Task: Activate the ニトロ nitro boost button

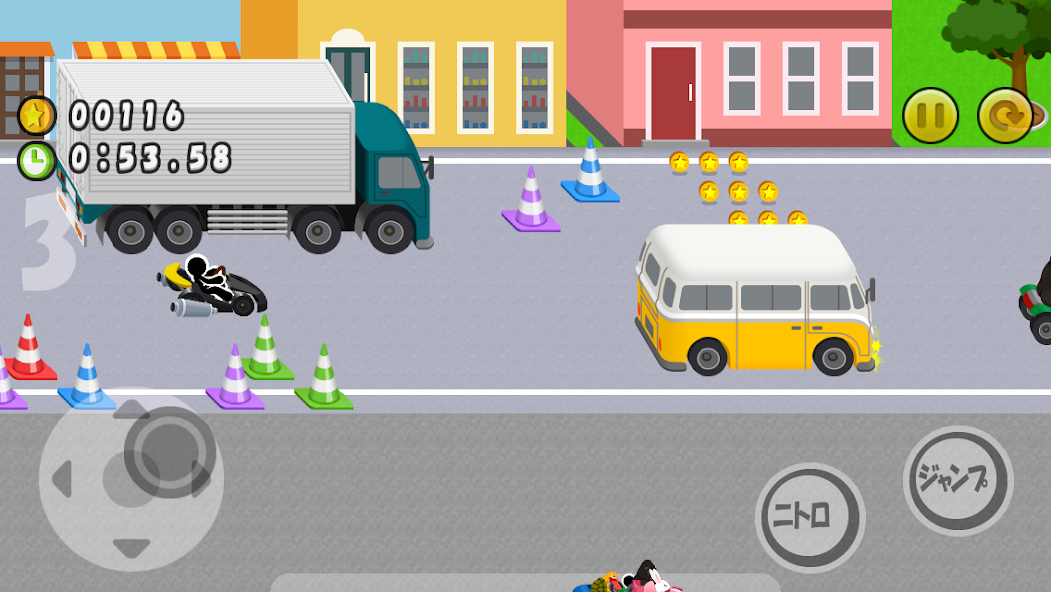Action: [x=810, y=517]
